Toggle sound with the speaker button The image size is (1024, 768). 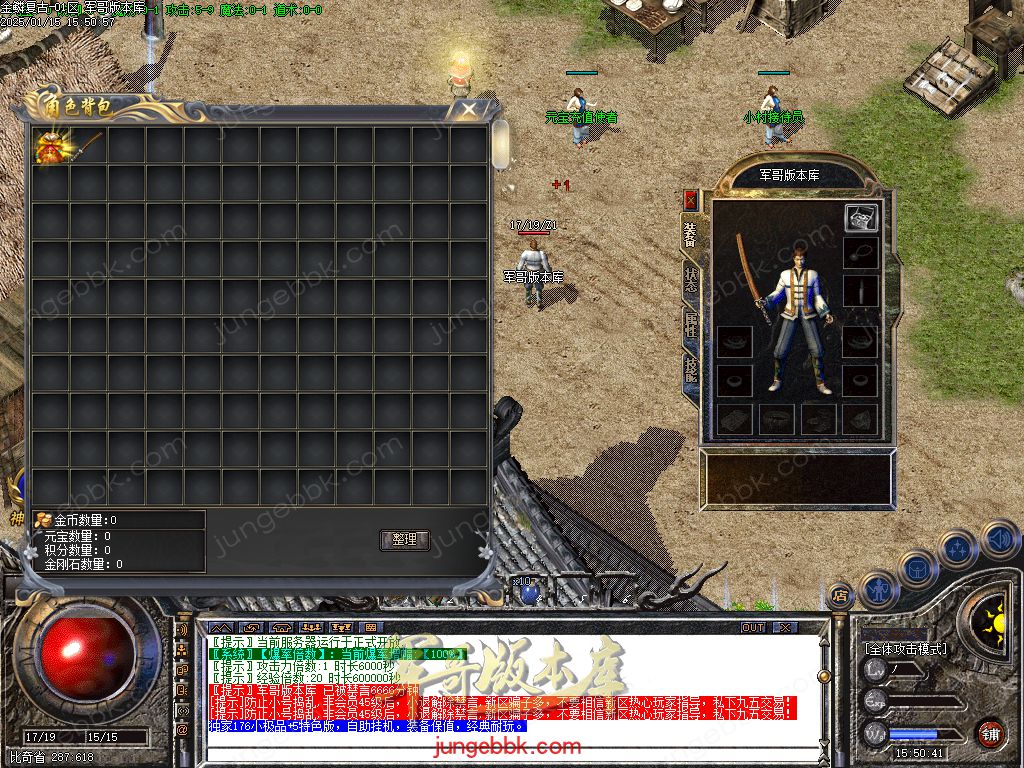998,539
